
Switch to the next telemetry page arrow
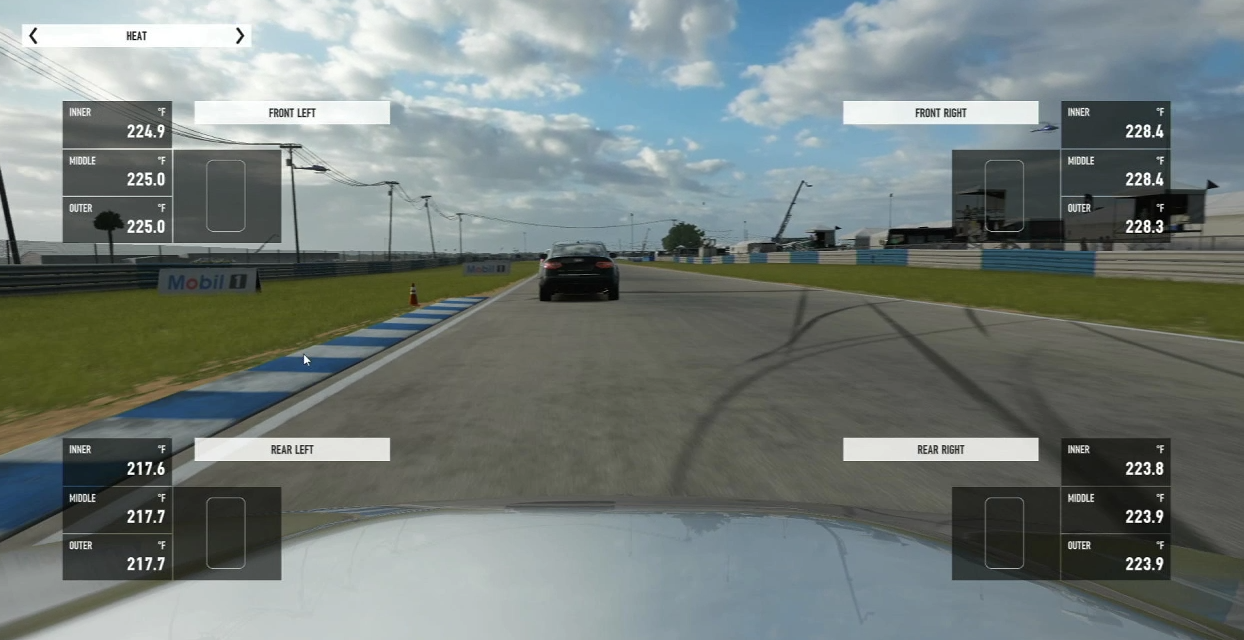click(239, 36)
